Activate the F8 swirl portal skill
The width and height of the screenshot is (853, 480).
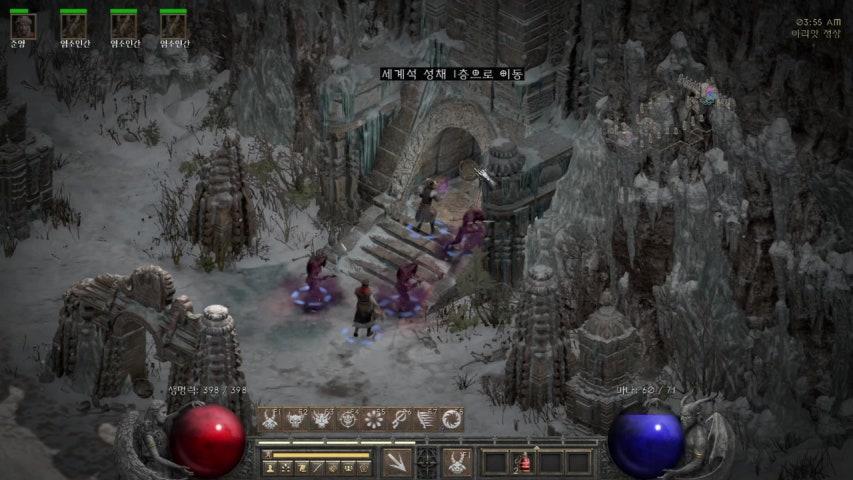coord(453,419)
